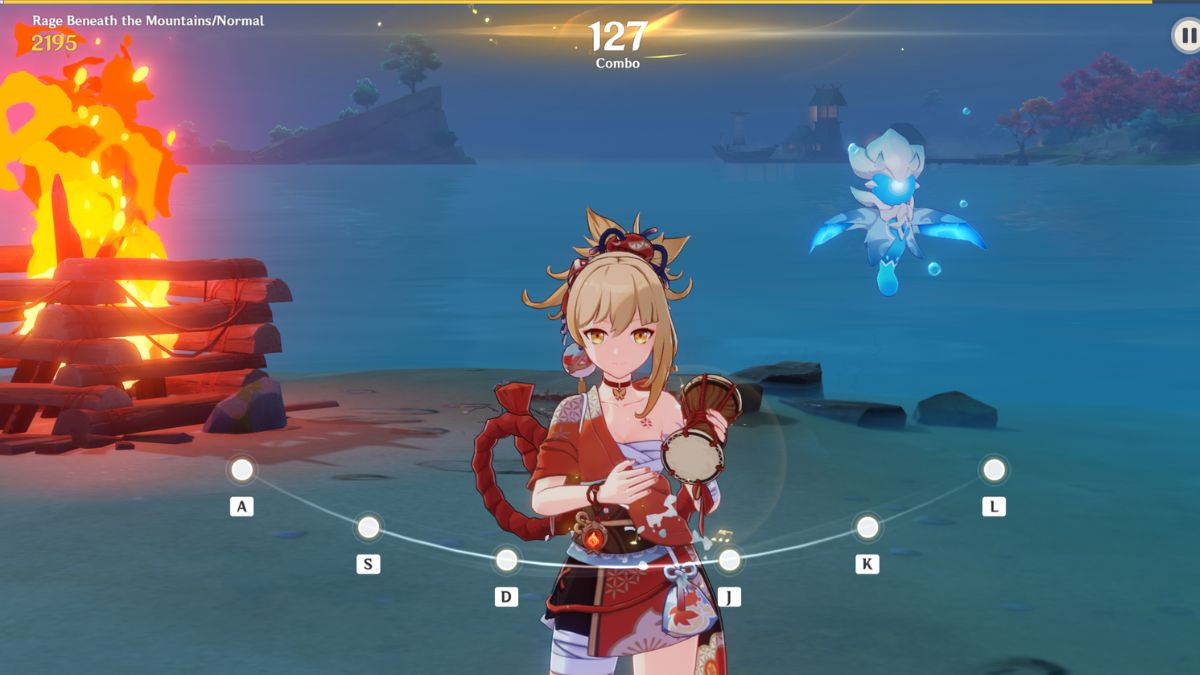Hit the note circle labeled S

point(369,527)
